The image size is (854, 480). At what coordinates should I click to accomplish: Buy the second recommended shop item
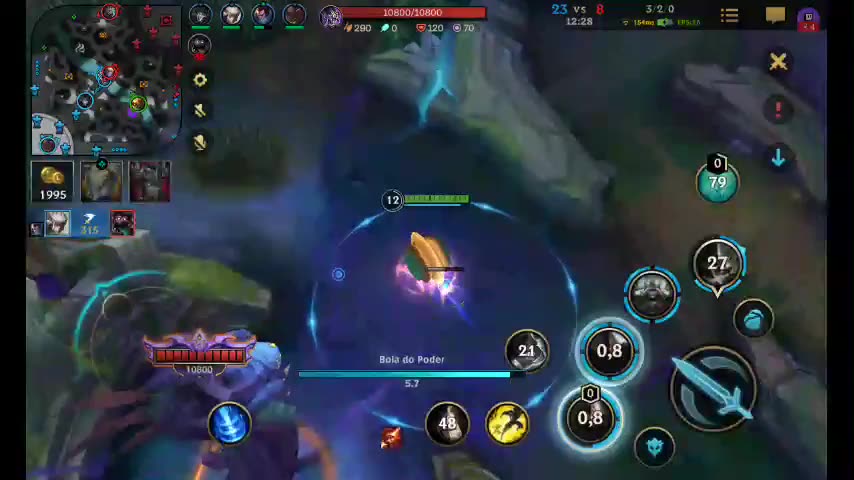(x=149, y=182)
